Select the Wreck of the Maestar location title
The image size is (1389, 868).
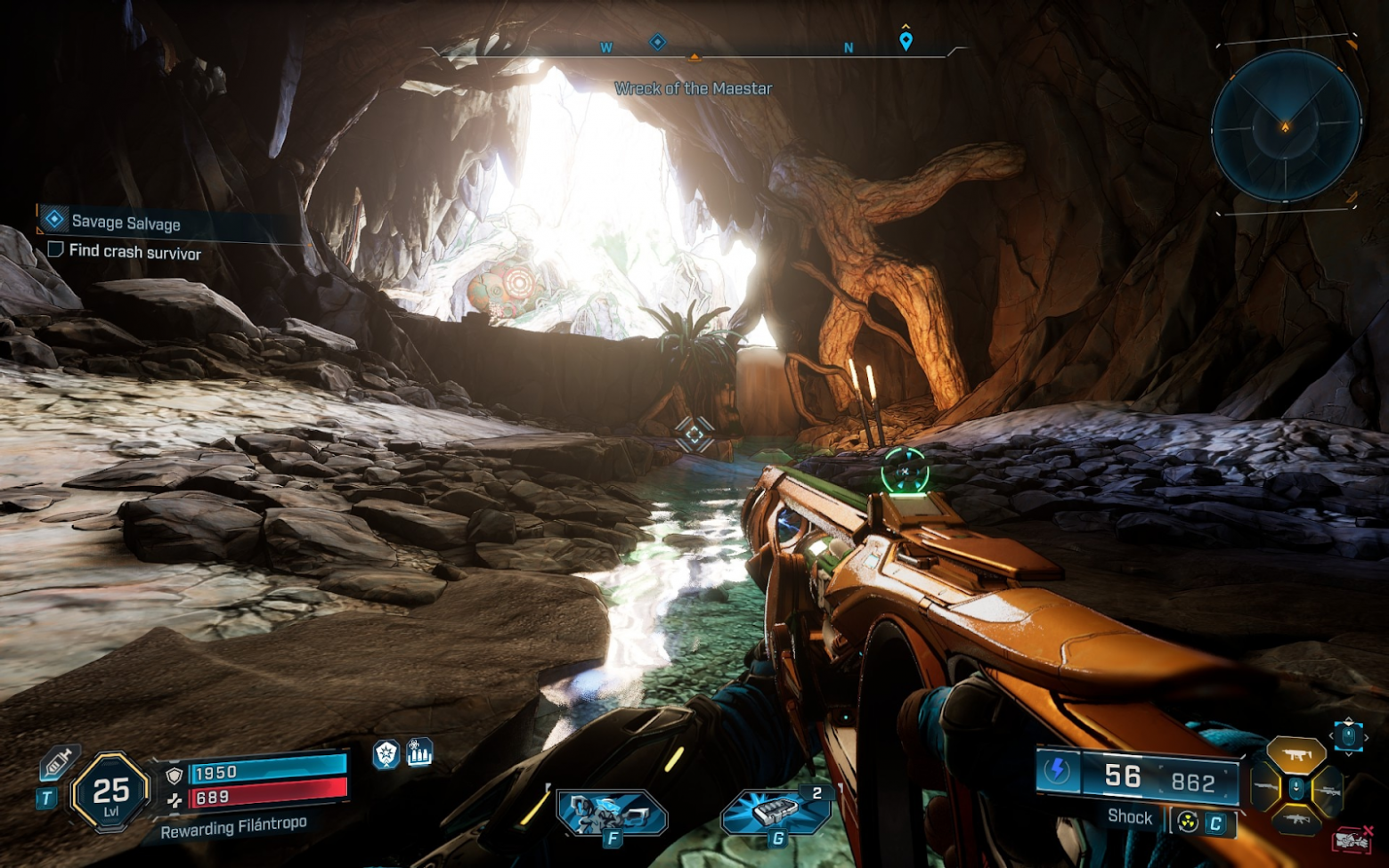click(x=694, y=88)
